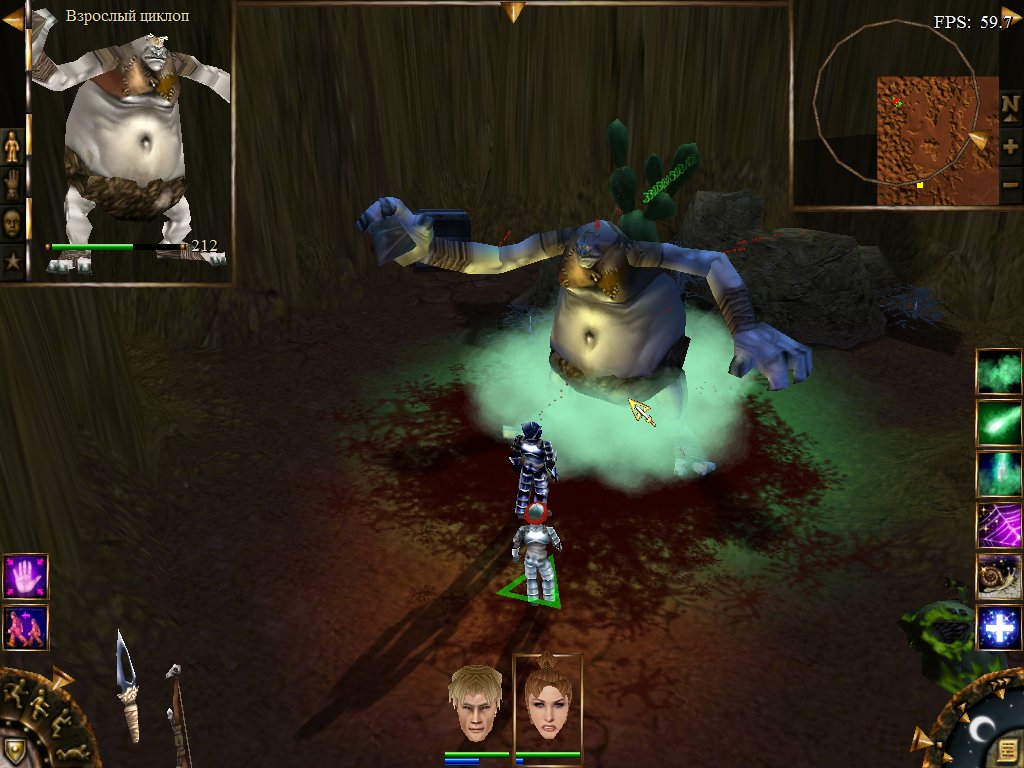1024x768 pixels.
Task: Switch to the star tab in the target panel
Action: pos(12,261)
